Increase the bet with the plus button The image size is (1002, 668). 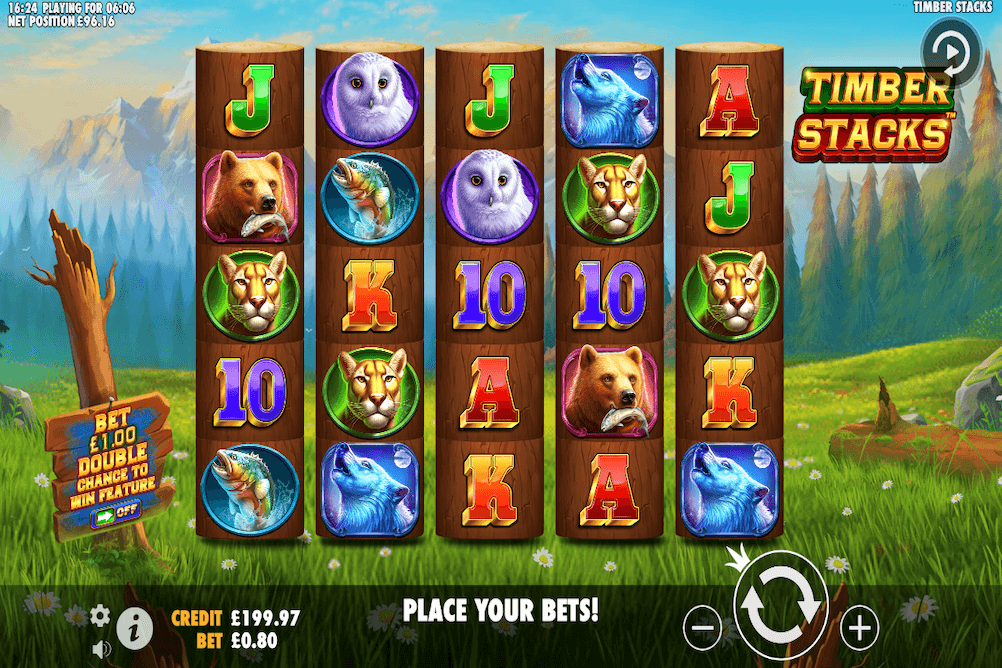tap(859, 628)
